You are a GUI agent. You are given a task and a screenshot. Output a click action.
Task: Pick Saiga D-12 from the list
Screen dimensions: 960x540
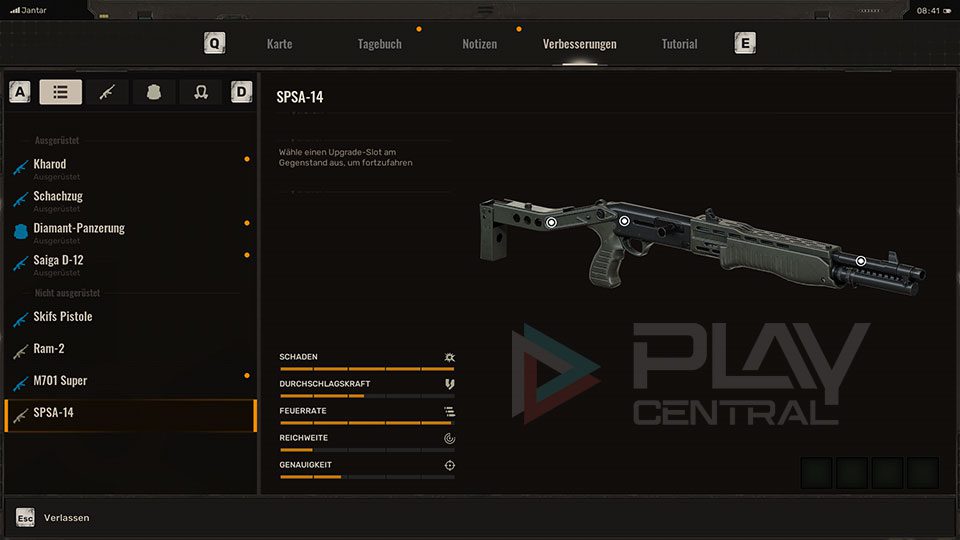58,261
